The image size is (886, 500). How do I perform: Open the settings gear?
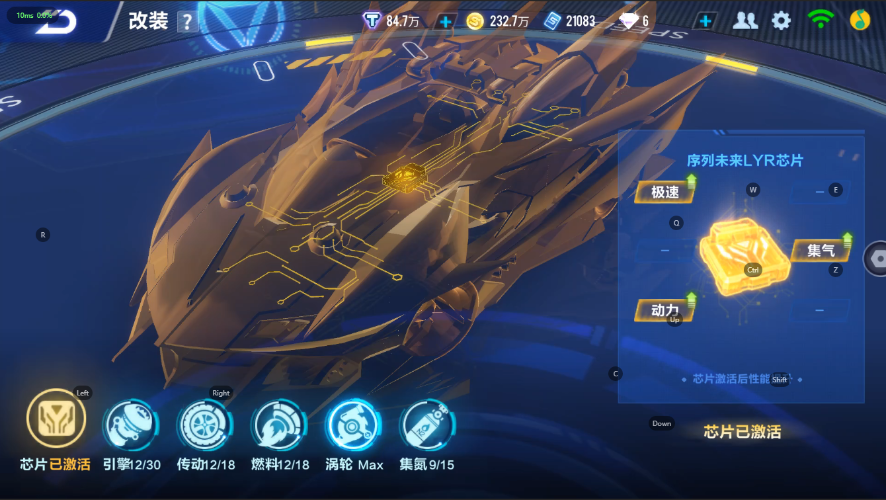[781, 21]
